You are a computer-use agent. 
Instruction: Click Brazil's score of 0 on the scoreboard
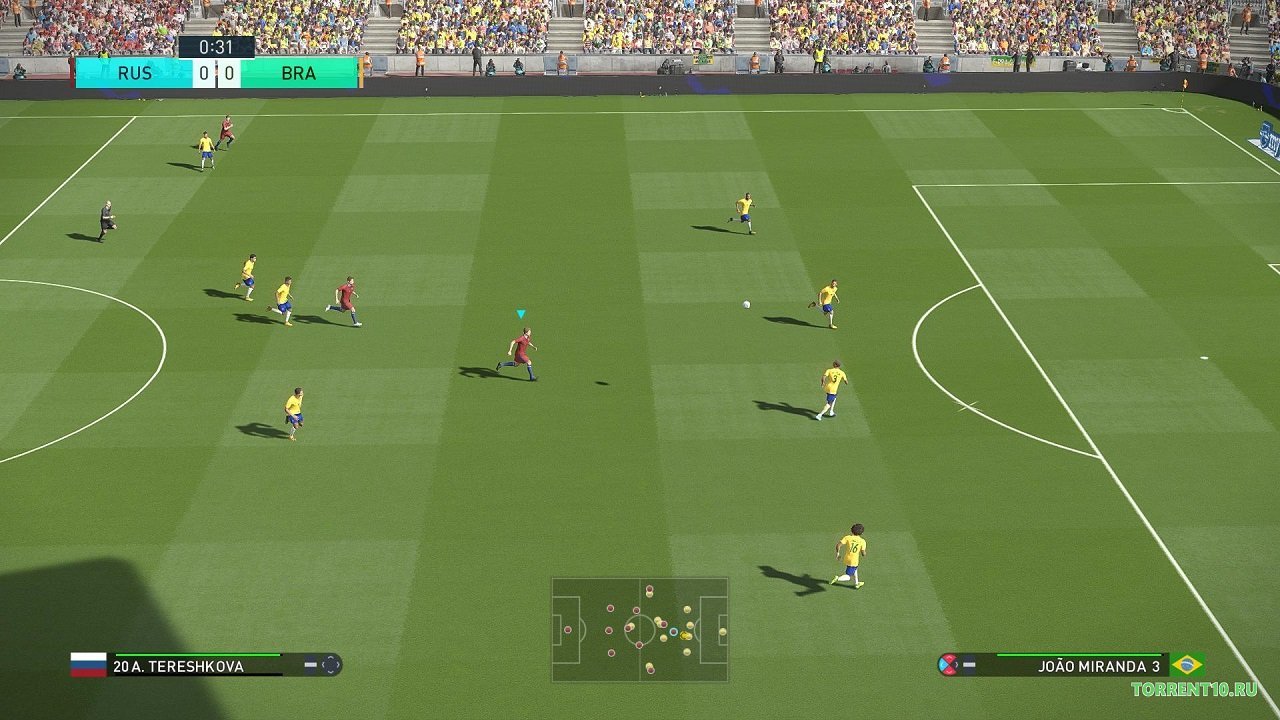[x=227, y=73]
